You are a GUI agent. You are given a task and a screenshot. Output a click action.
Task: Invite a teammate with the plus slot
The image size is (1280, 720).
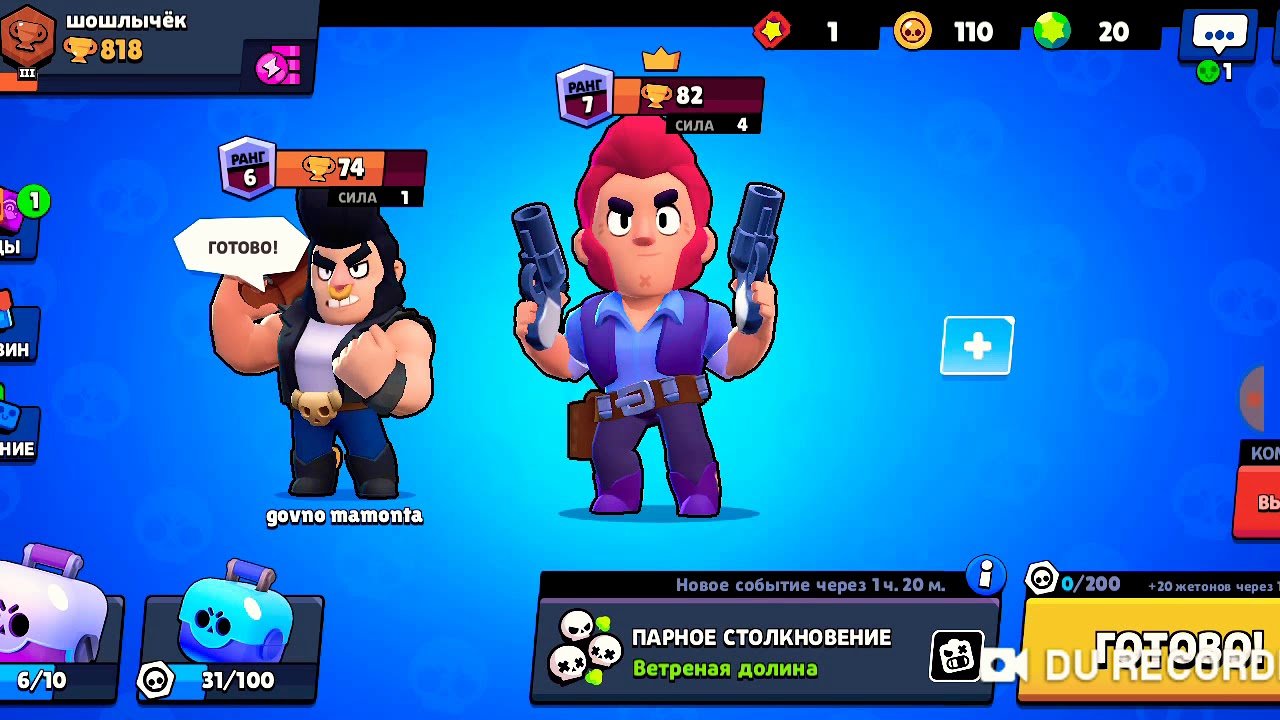pyautogui.click(x=977, y=346)
